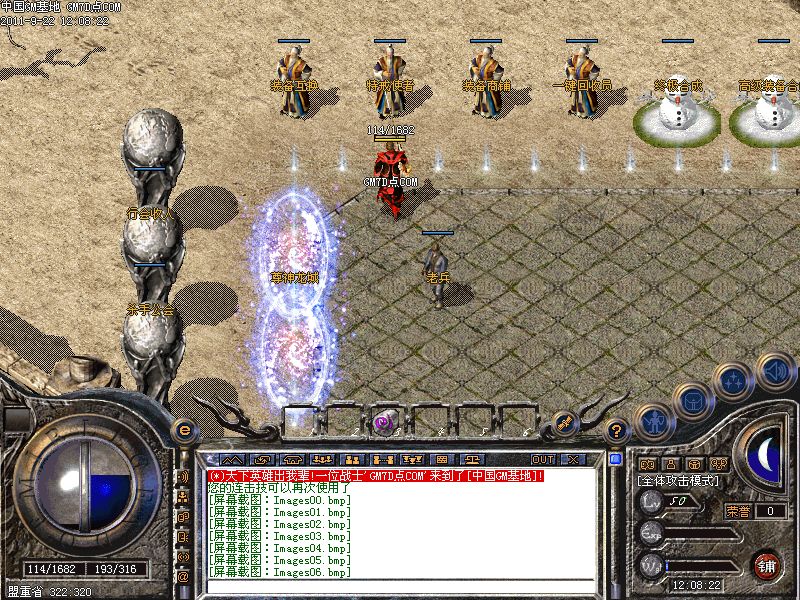Screen dimensions: 800x600
Task: Click the @ icon beside the chat window
Action: [x=183, y=577]
